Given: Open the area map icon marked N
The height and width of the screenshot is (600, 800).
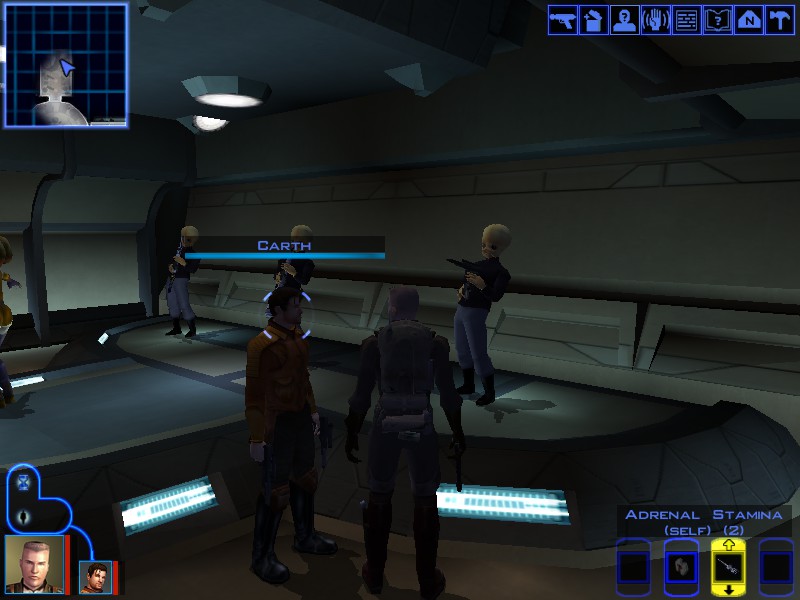Looking at the screenshot, I should point(747,19).
